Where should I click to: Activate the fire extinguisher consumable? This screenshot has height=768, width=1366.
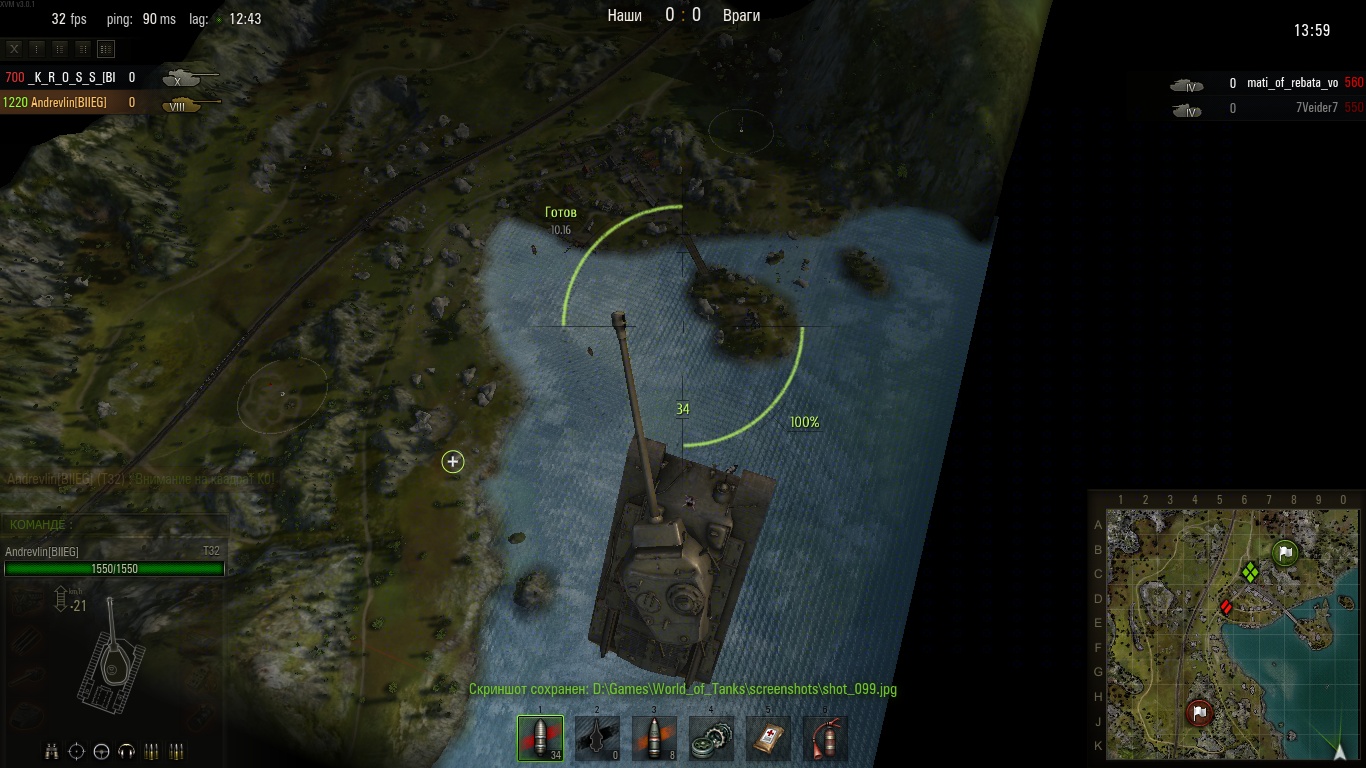(x=825, y=738)
